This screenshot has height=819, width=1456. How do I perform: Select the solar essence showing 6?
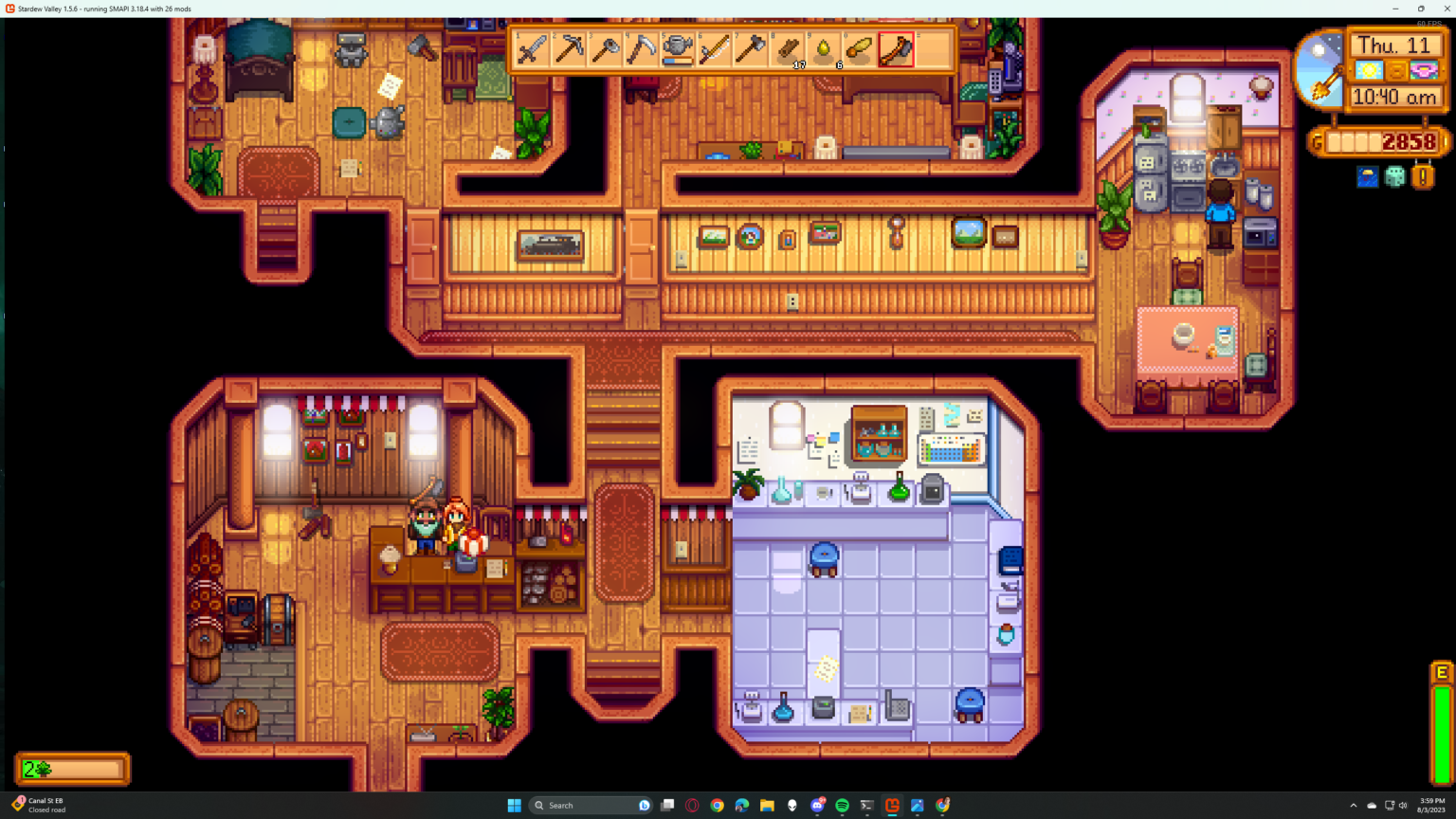(823, 50)
